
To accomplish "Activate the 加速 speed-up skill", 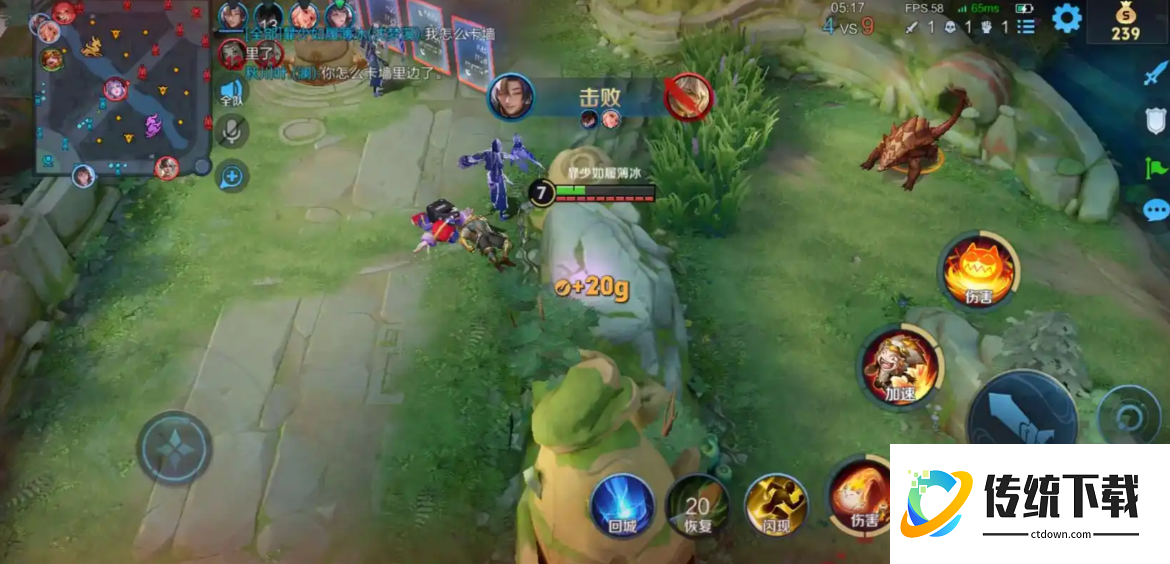I will tap(899, 367).
